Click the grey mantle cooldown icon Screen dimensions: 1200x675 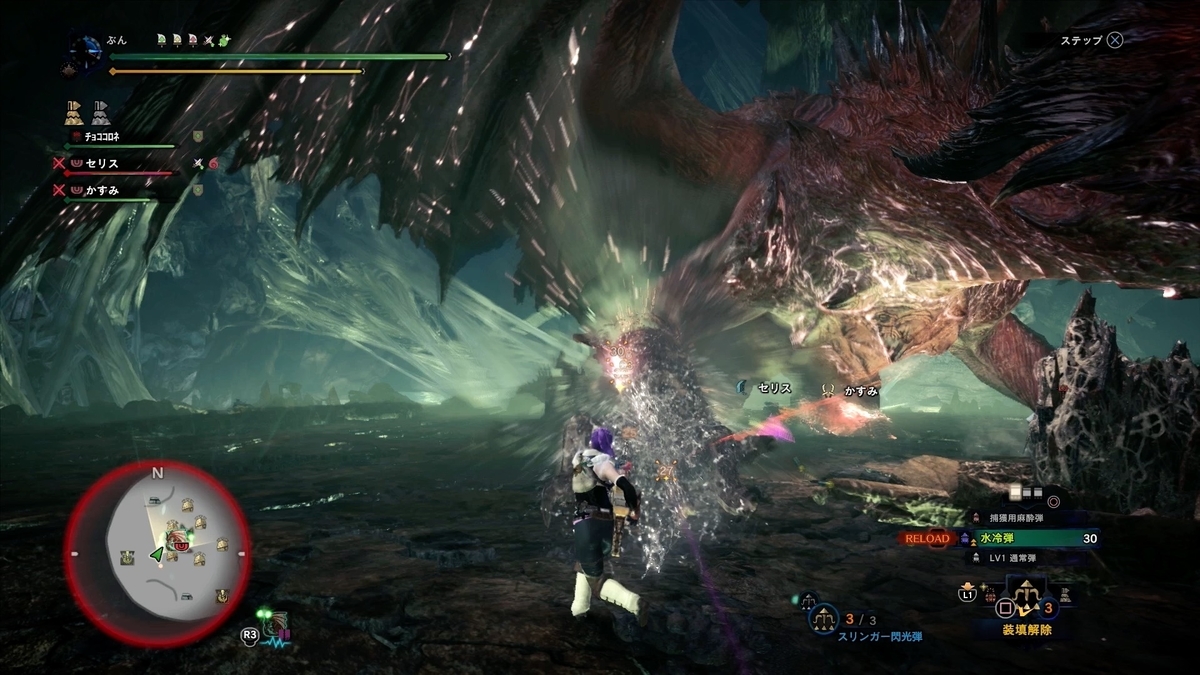[x=101, y=110]
